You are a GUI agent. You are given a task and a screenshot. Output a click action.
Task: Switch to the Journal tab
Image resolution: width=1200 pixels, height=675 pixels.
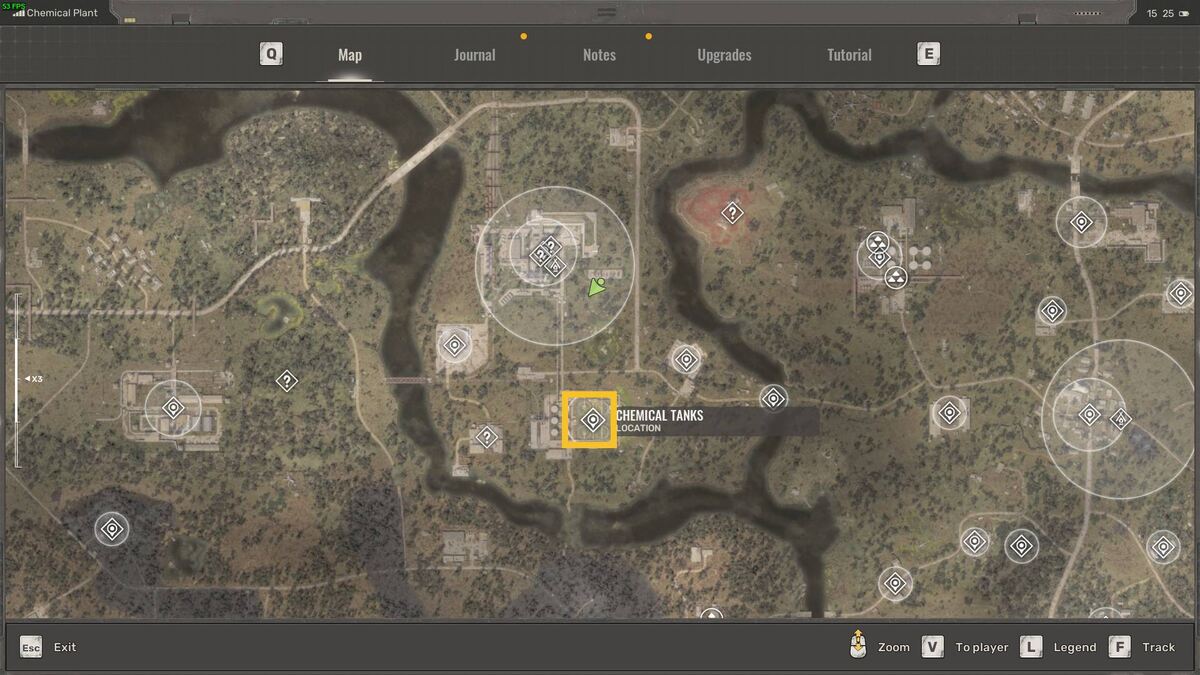click(x=474, y=55)
